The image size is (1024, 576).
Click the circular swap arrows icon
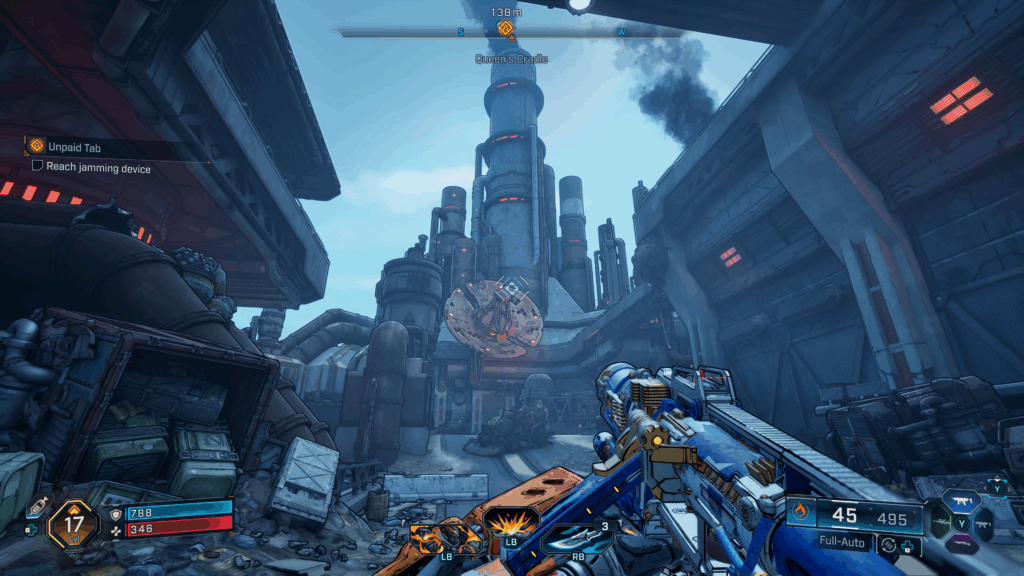coord(886,546)
